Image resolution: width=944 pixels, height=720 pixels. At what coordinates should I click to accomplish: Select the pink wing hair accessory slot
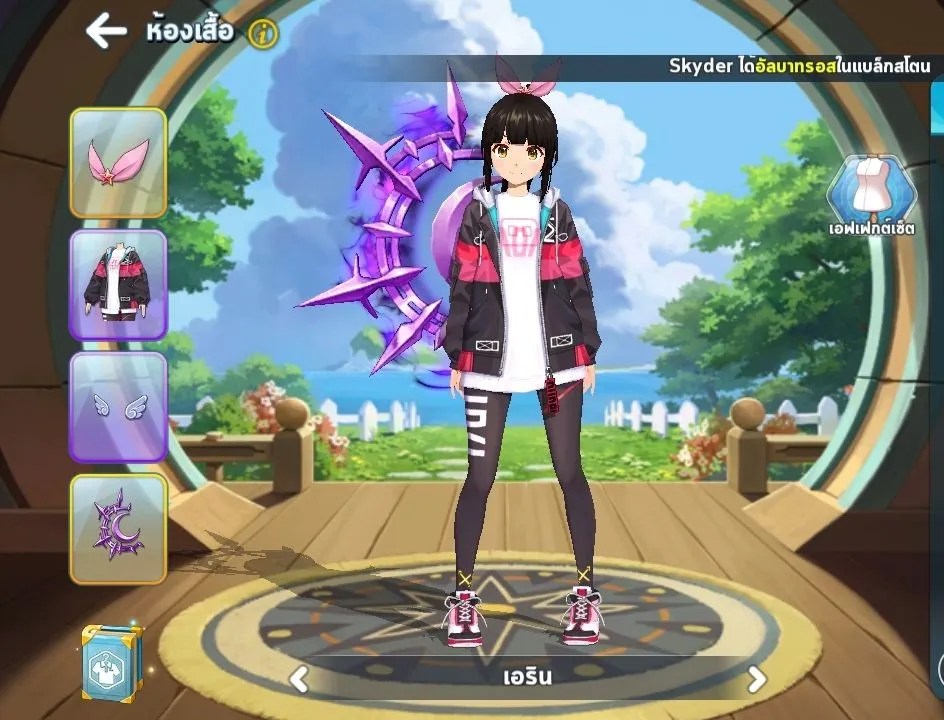[x=118, y=163]
